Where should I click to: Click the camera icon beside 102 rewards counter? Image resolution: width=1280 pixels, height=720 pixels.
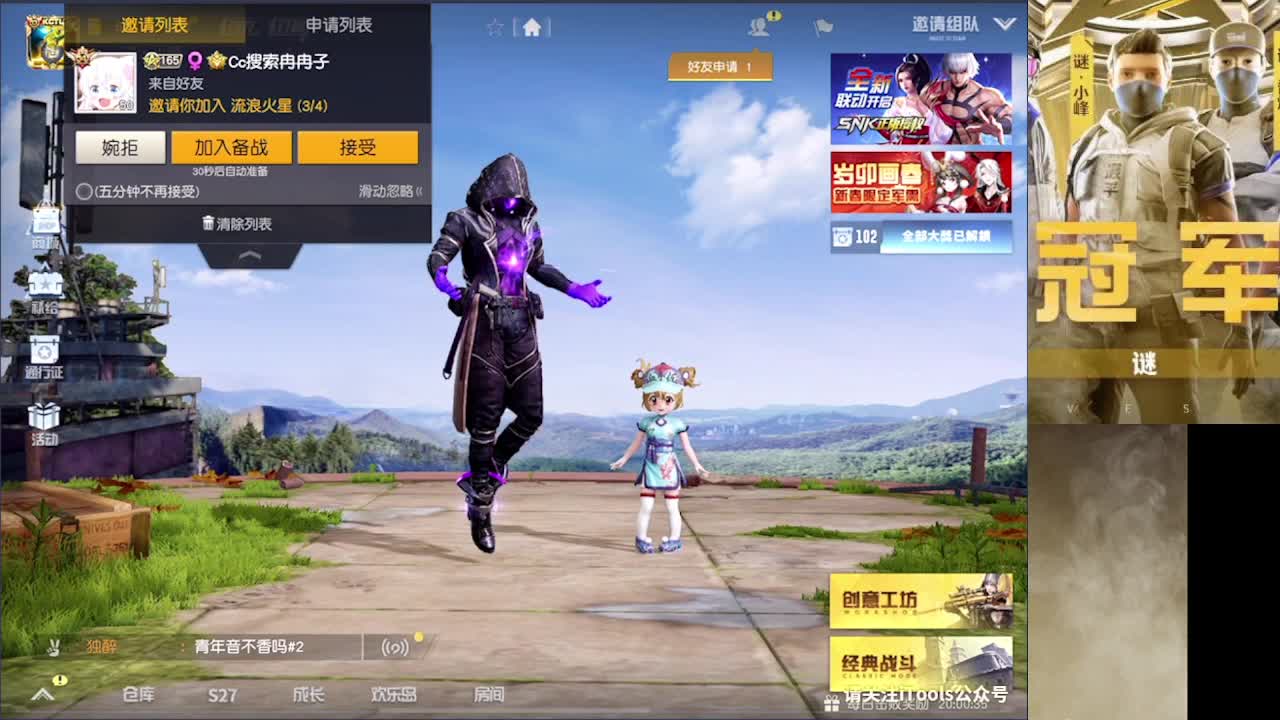tap(841, 238)
